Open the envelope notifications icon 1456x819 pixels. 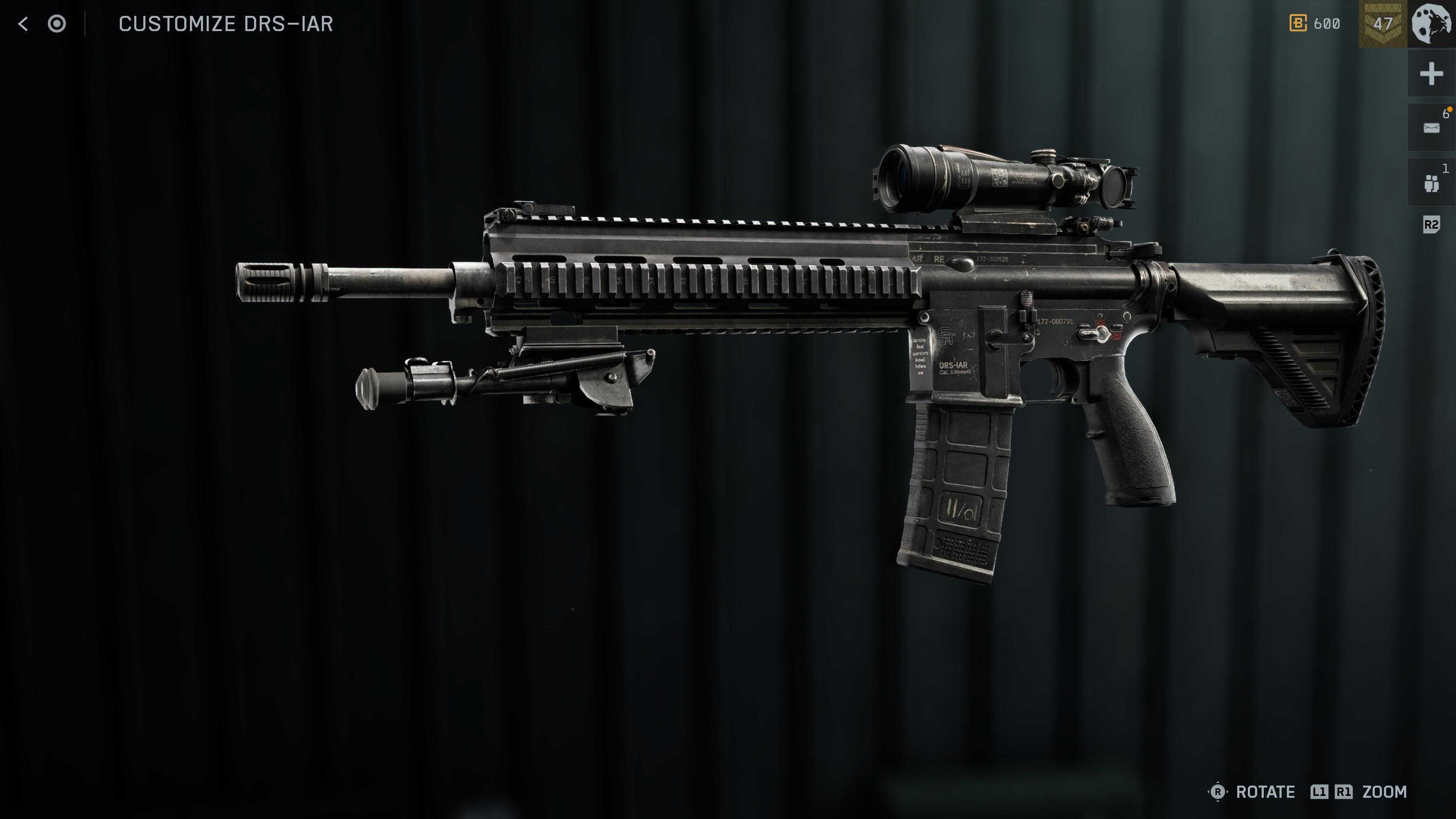[1431, 128]
